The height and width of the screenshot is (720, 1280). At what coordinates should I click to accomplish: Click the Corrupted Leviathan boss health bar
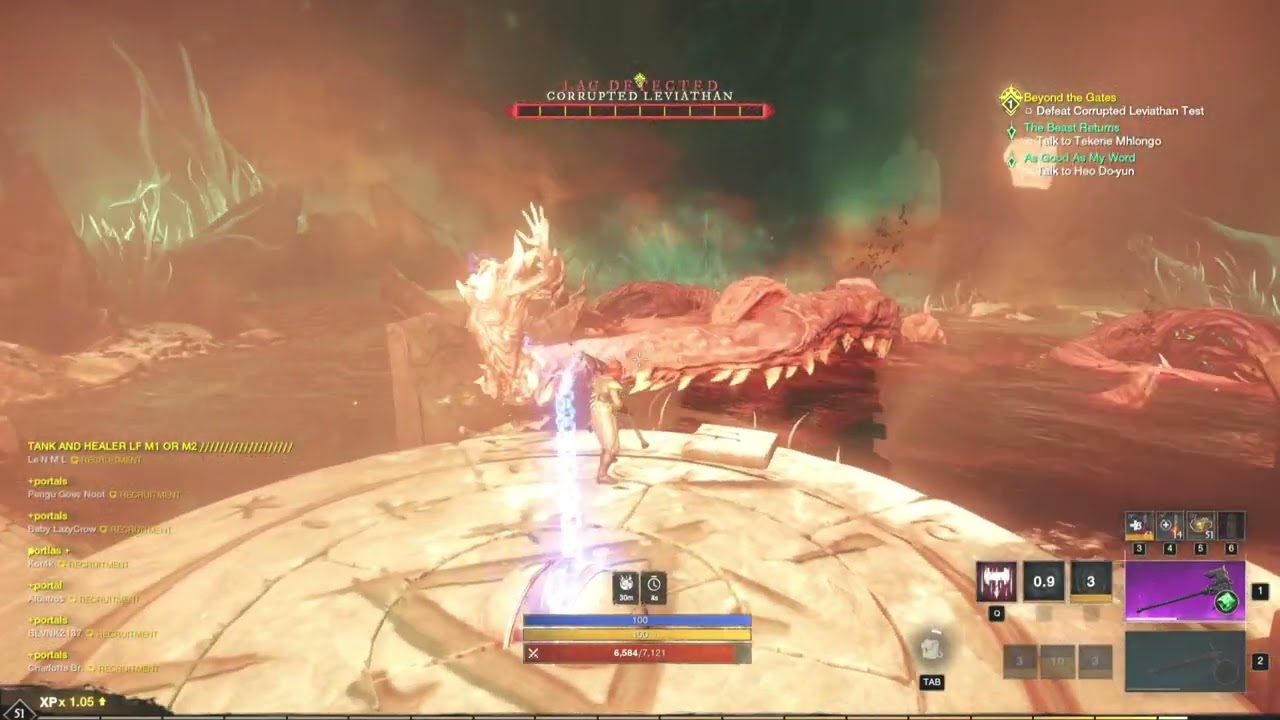640,110
